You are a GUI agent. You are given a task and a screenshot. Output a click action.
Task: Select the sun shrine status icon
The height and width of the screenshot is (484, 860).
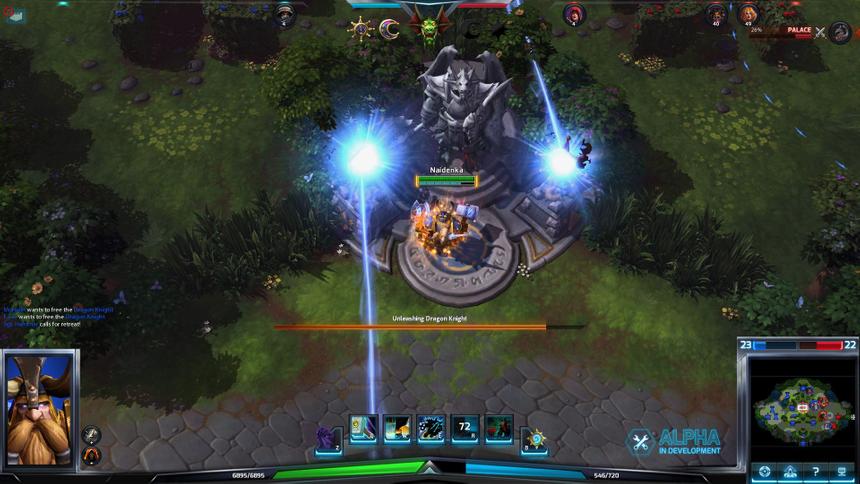click(x=360, y=29)
